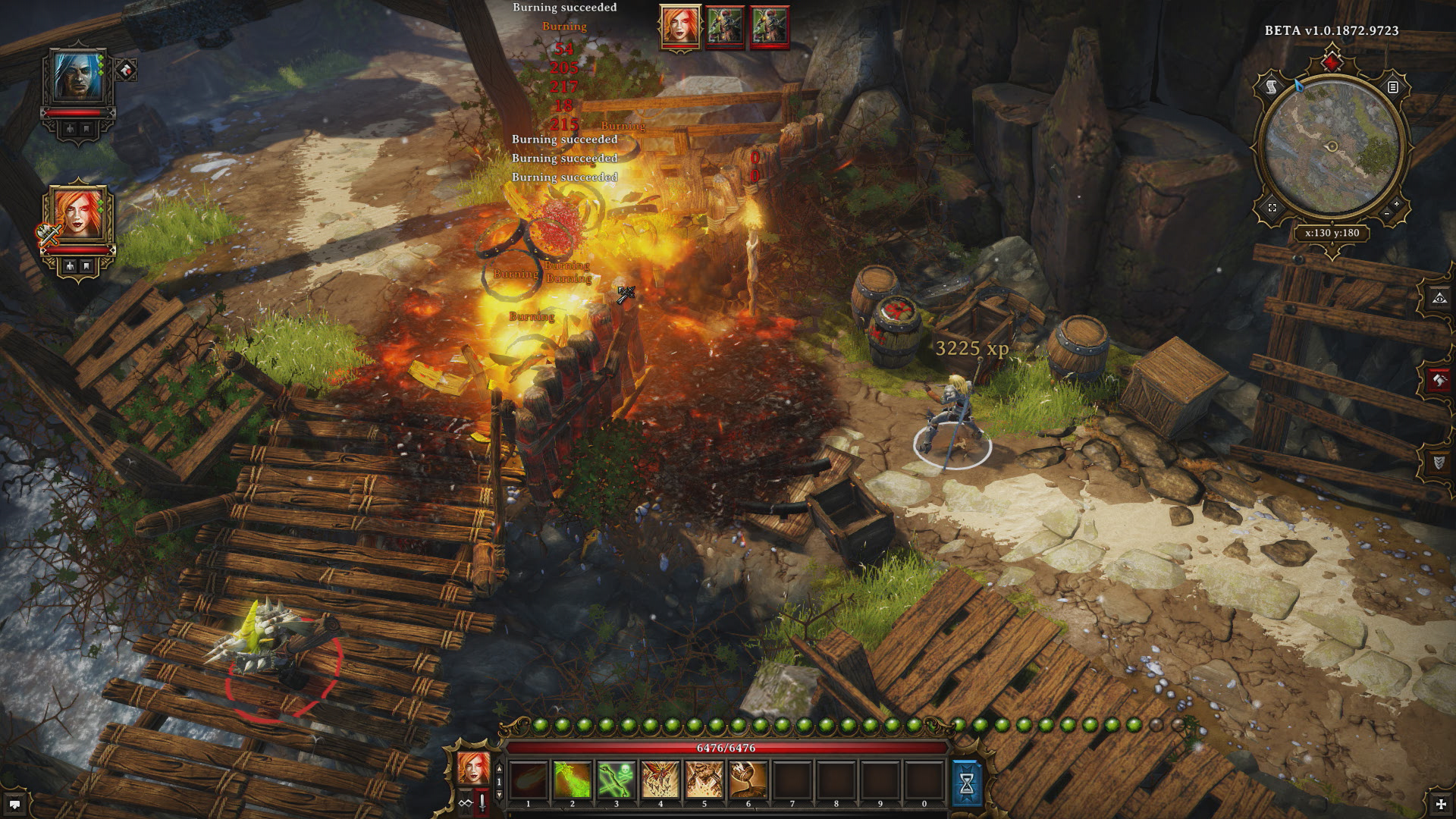Click the red-haired hero turn-order portrait

coord(680,26)
